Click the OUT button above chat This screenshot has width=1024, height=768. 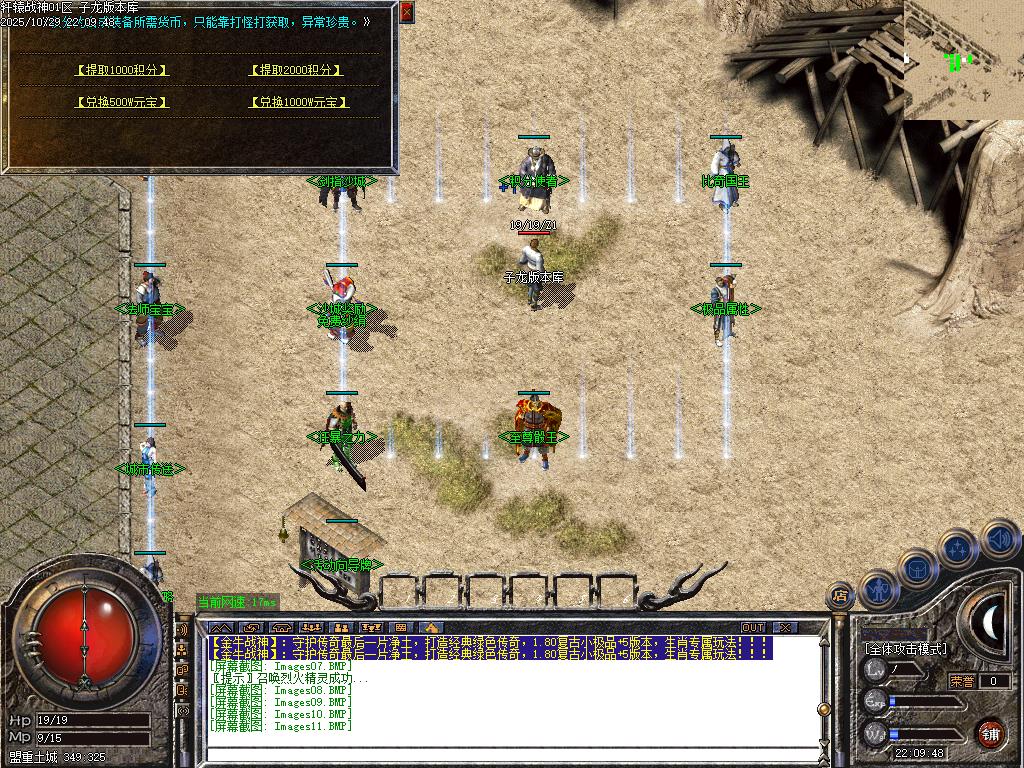click(752, 627)
